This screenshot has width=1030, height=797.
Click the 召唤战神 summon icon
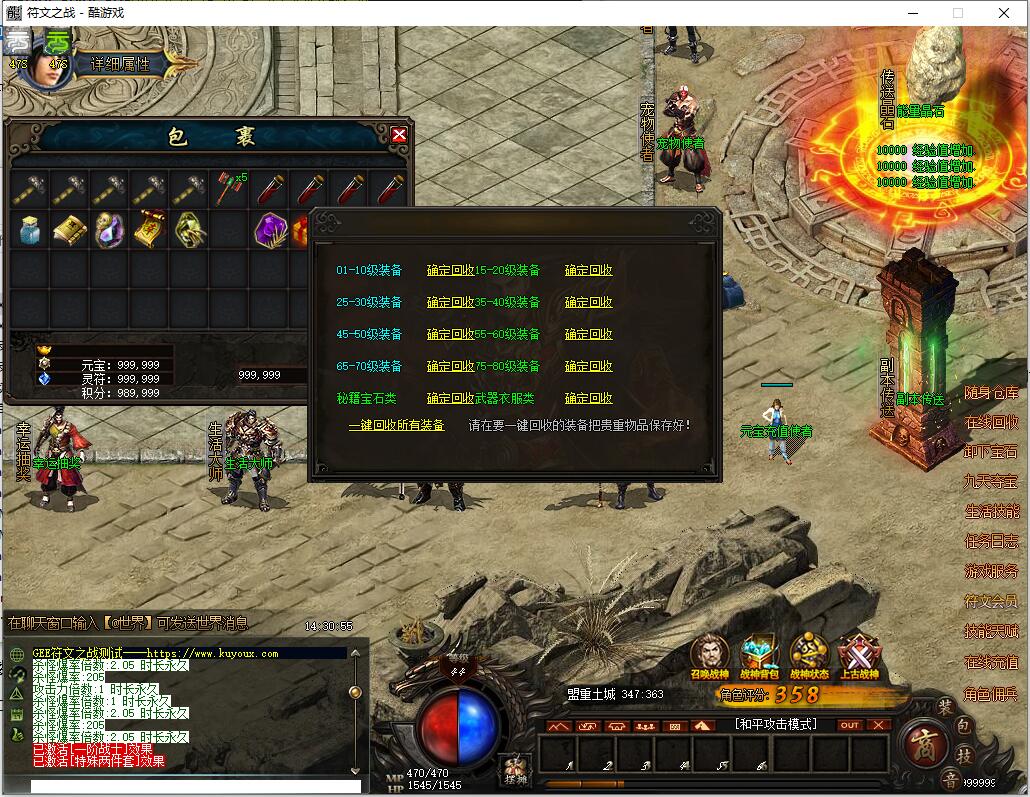click(709, 657)
